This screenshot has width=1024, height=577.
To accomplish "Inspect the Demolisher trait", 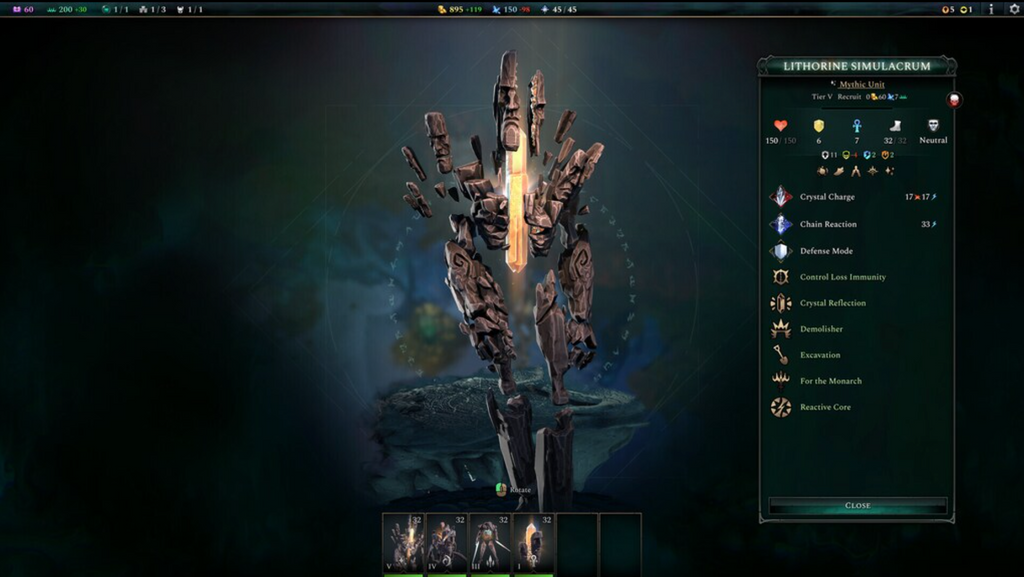I will [x=820, y=329].
